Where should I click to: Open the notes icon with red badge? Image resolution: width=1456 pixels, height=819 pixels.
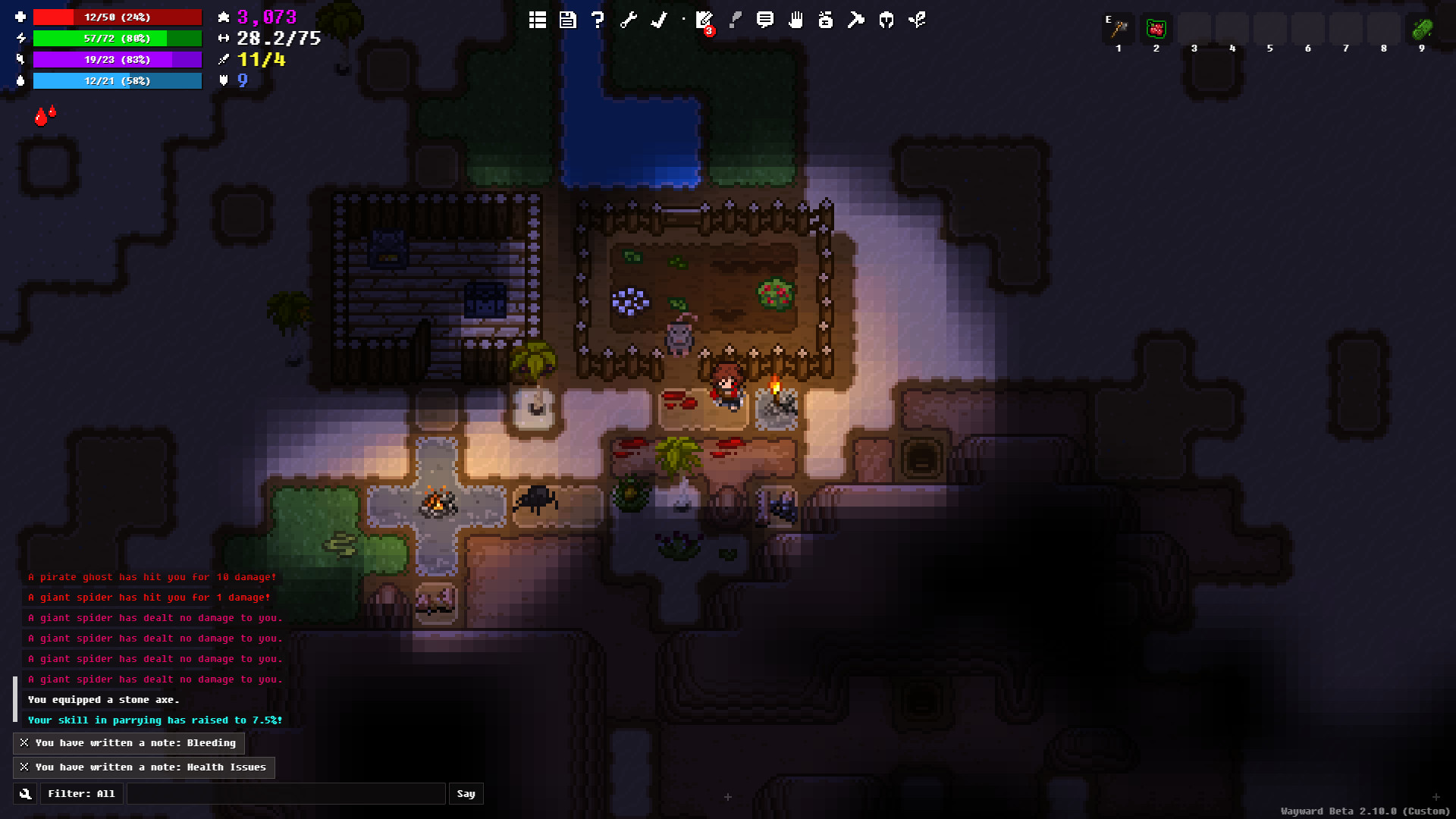[x=704, y=20]
